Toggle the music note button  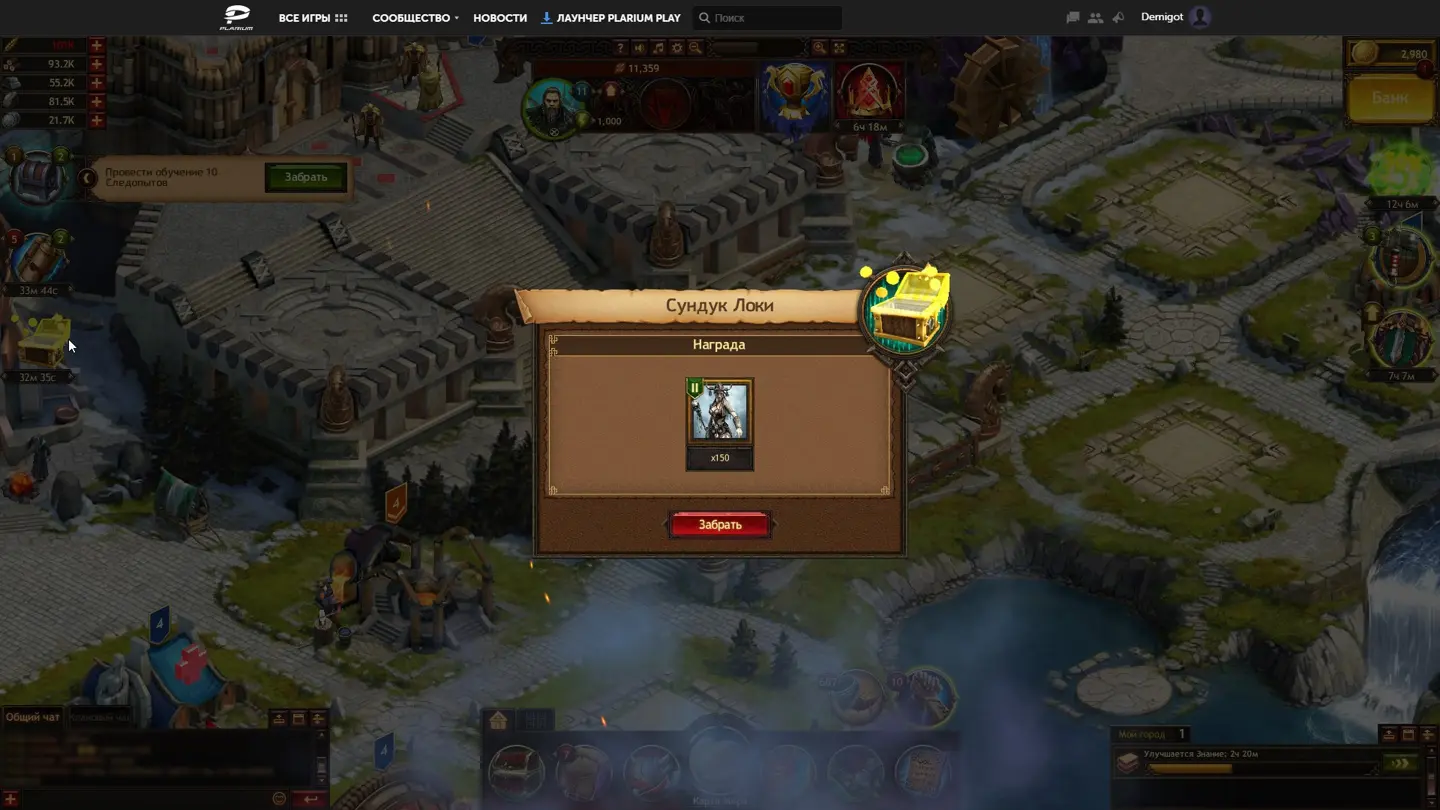[x=658, y=48]
